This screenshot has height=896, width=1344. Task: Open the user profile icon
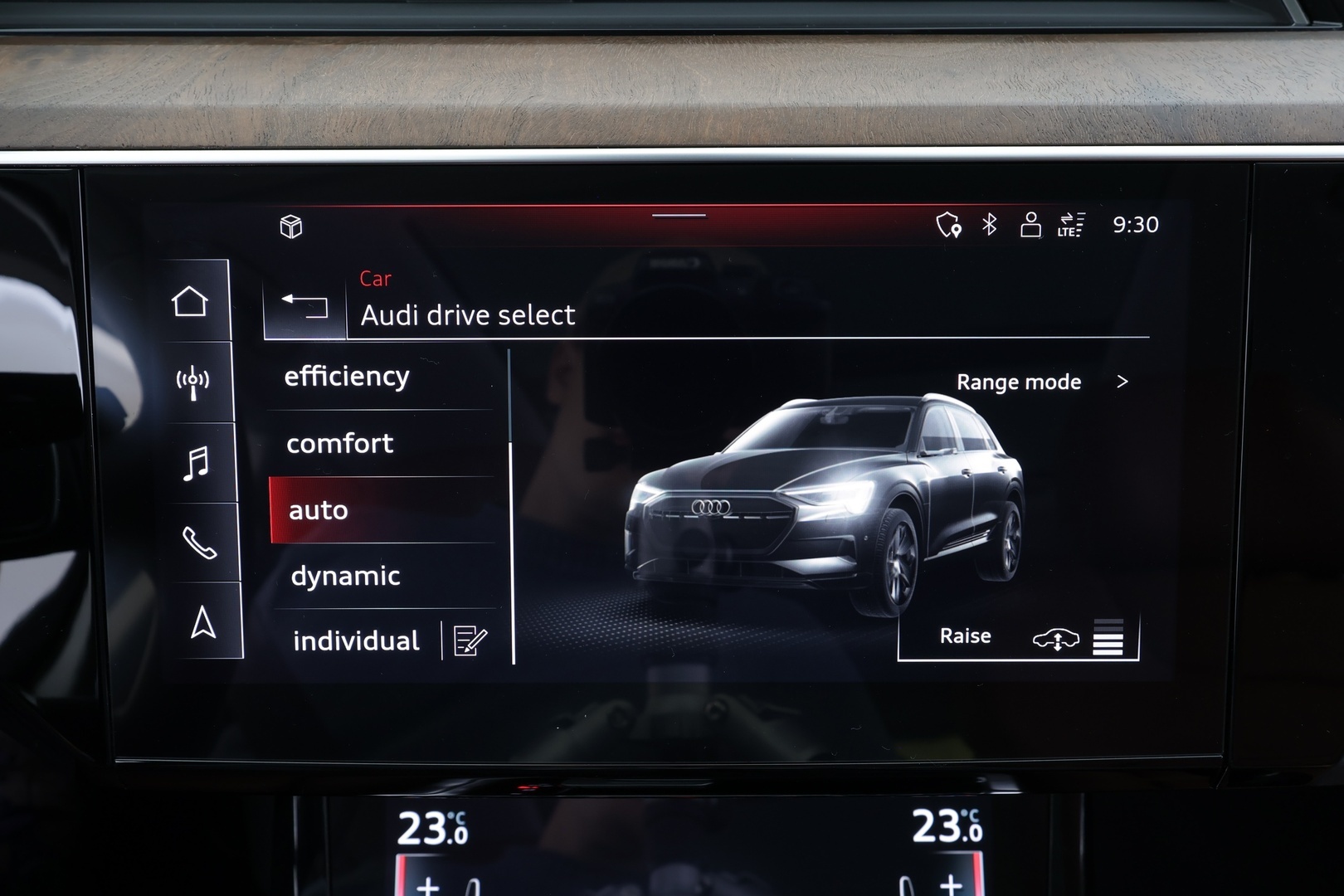(x=1031, y=224)
